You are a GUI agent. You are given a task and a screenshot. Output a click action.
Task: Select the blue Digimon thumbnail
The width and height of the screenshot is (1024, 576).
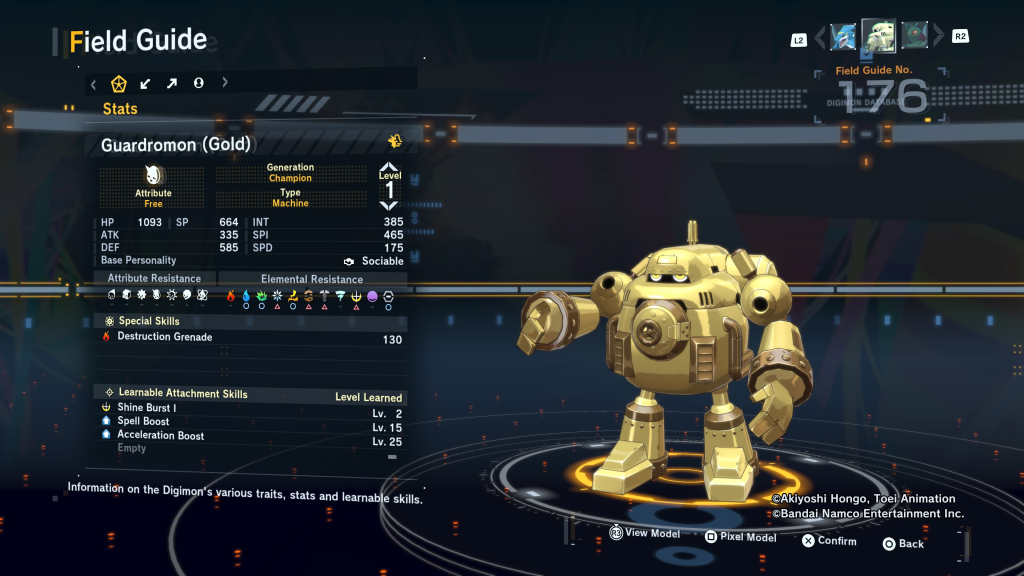pos(843,37)
